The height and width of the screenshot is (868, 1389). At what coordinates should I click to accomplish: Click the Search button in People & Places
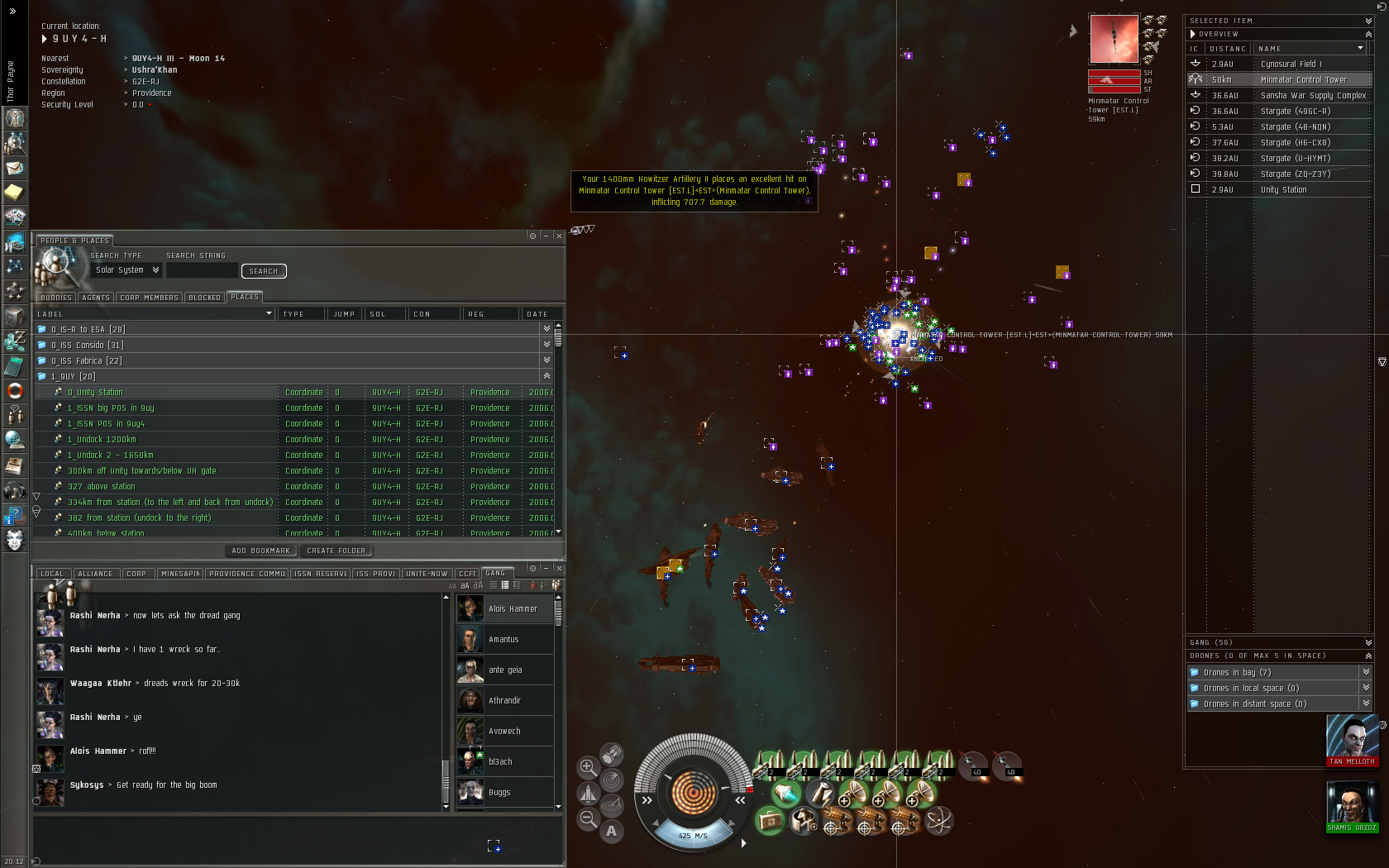click(x=263, y=271)
